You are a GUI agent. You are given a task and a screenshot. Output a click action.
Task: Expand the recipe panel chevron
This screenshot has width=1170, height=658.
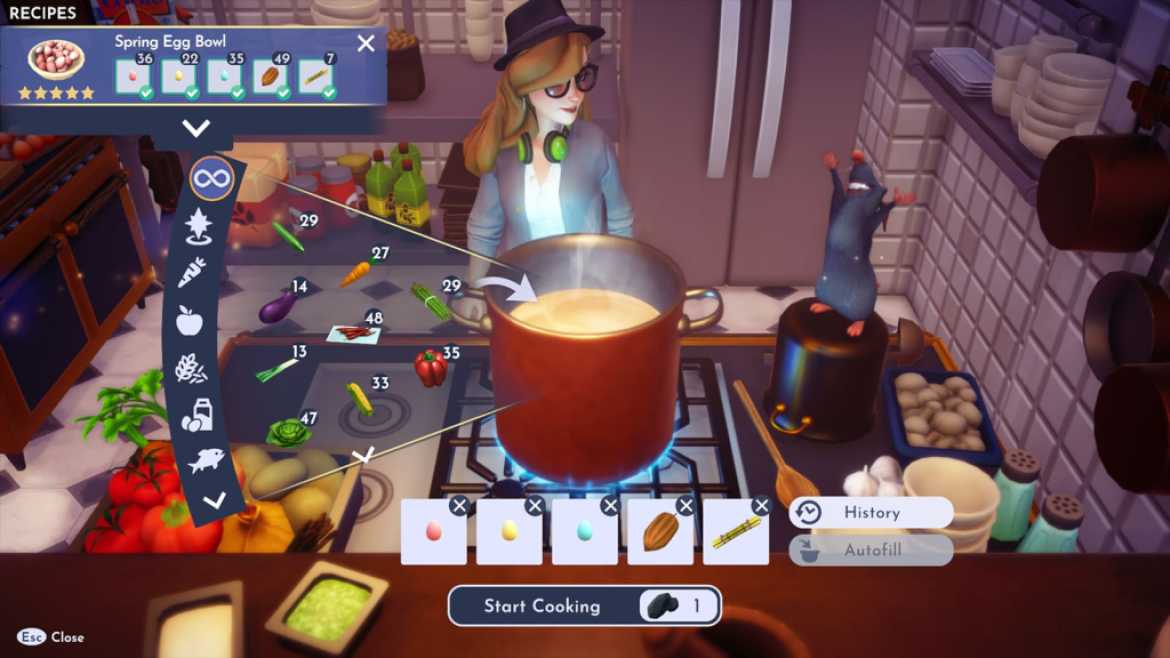(196, 128)
